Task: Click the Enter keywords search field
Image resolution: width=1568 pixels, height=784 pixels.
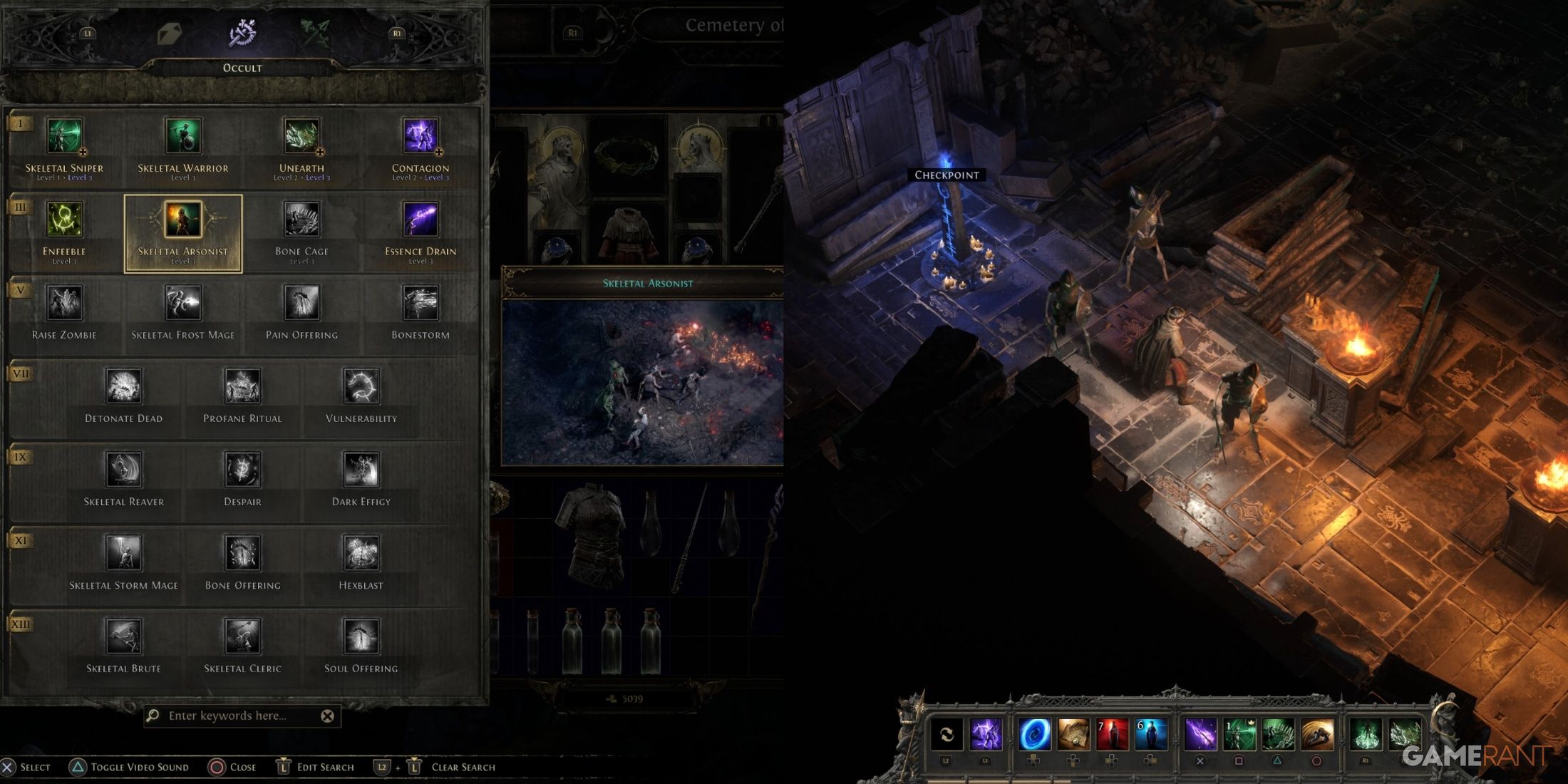Action: tap(235, 715)
